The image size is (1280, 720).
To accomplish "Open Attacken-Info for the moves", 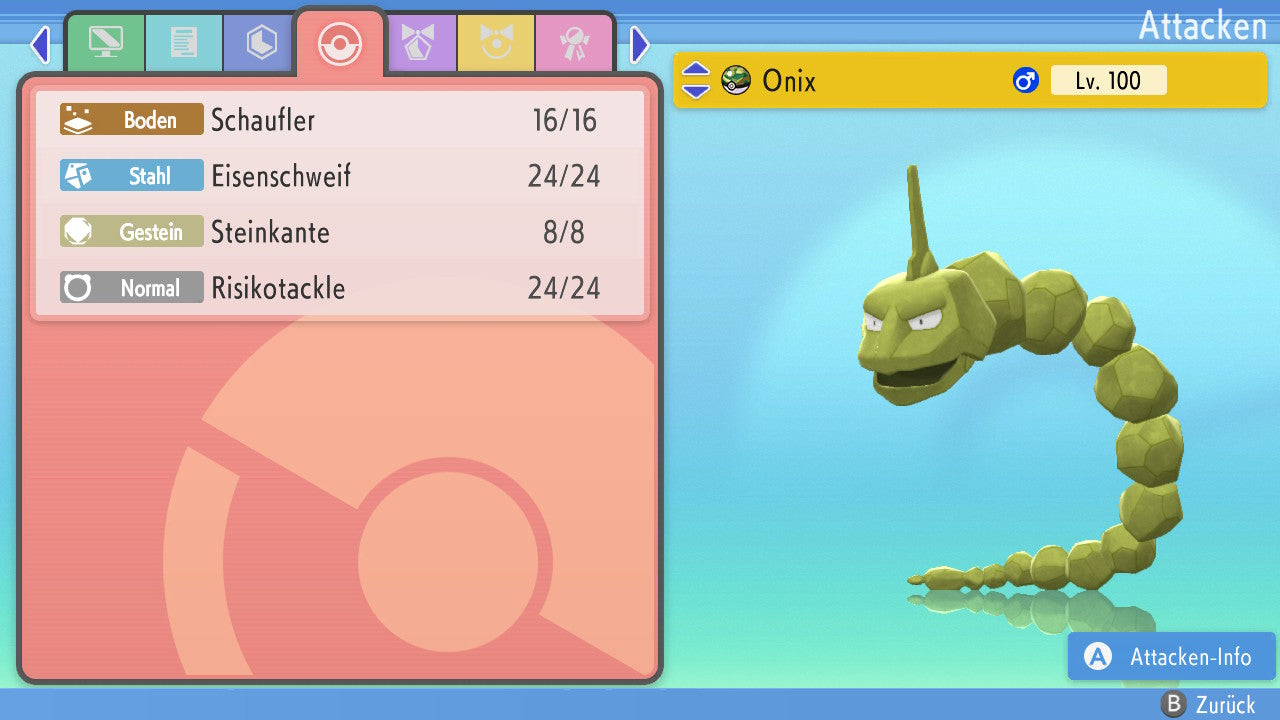I will click(x=1171, y=657).
